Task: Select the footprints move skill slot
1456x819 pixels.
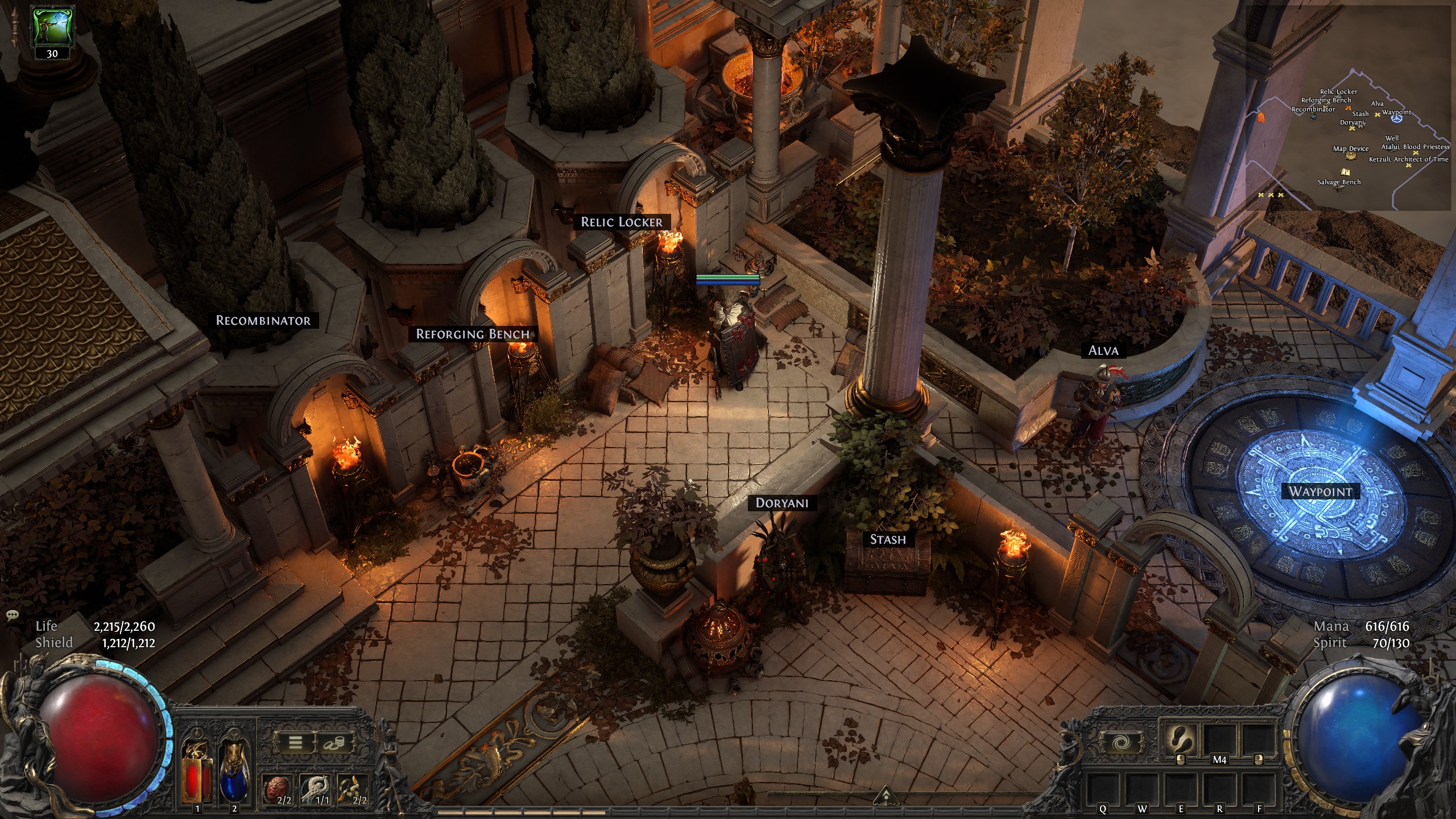Action: pos(1178,738)
